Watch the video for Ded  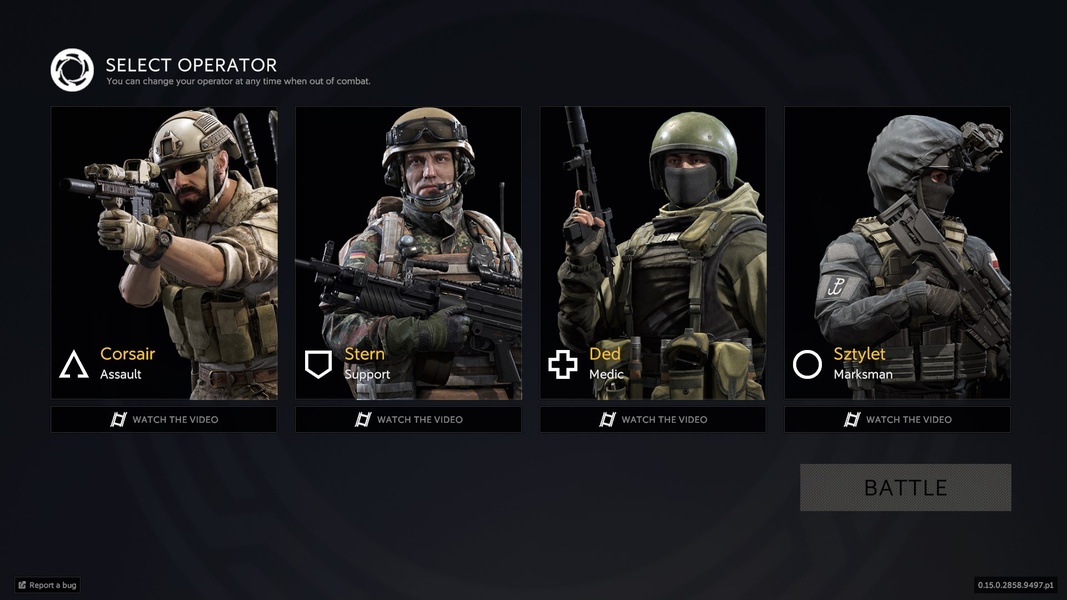(x=653, y=419)
